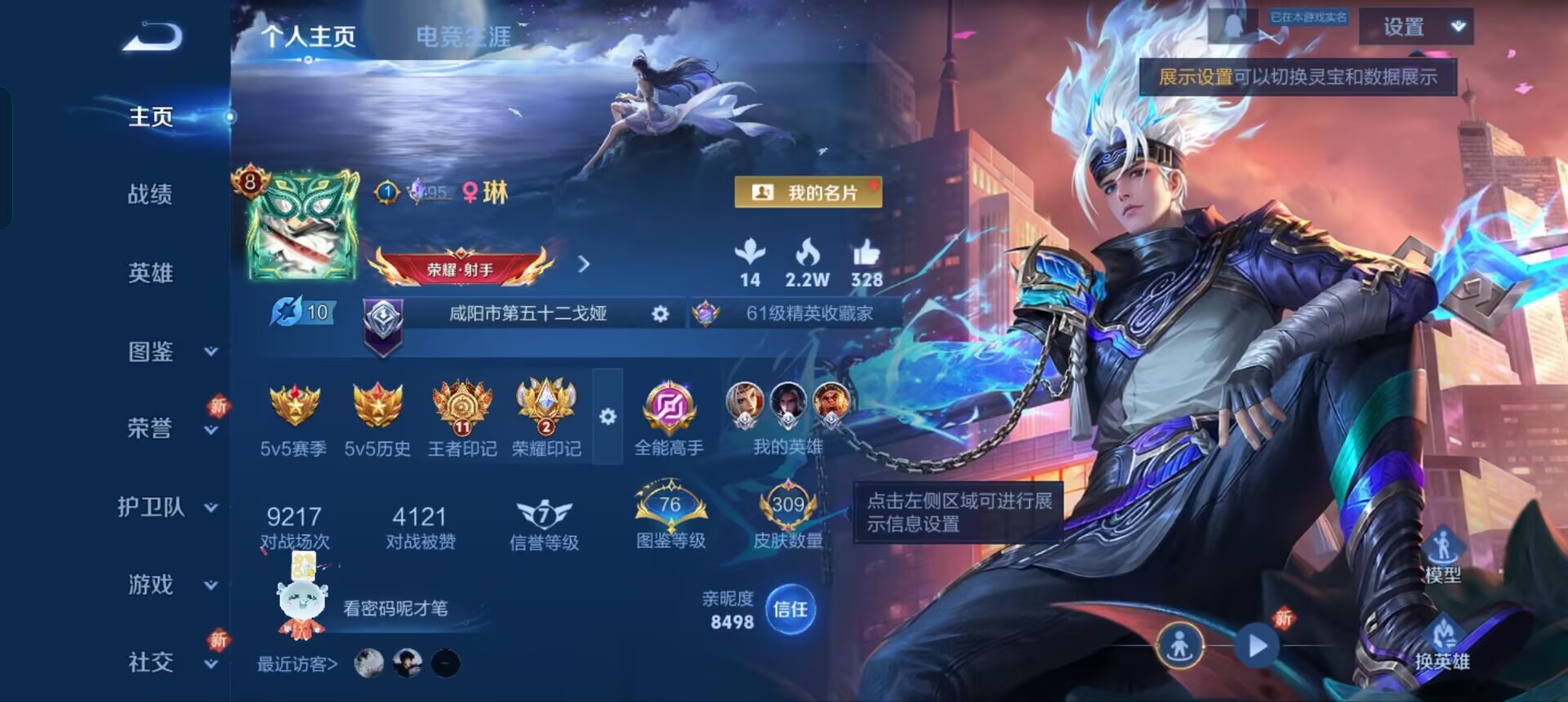View the 皮肤数量 skin count icon
This screenshot has width=1568, height=702.
click(x=786, y=504)
